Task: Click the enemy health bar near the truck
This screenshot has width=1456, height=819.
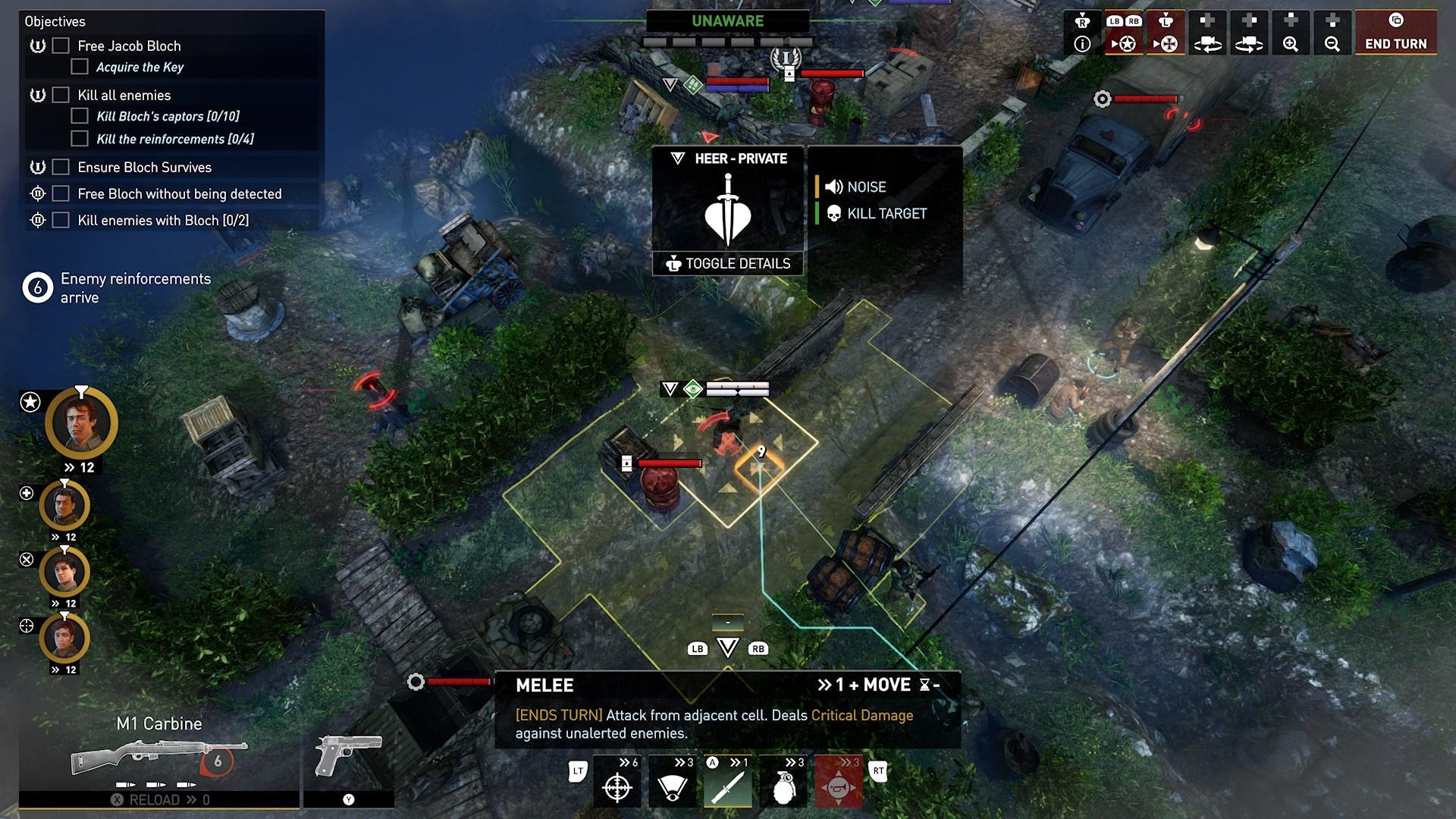Action: (1145, 97)
